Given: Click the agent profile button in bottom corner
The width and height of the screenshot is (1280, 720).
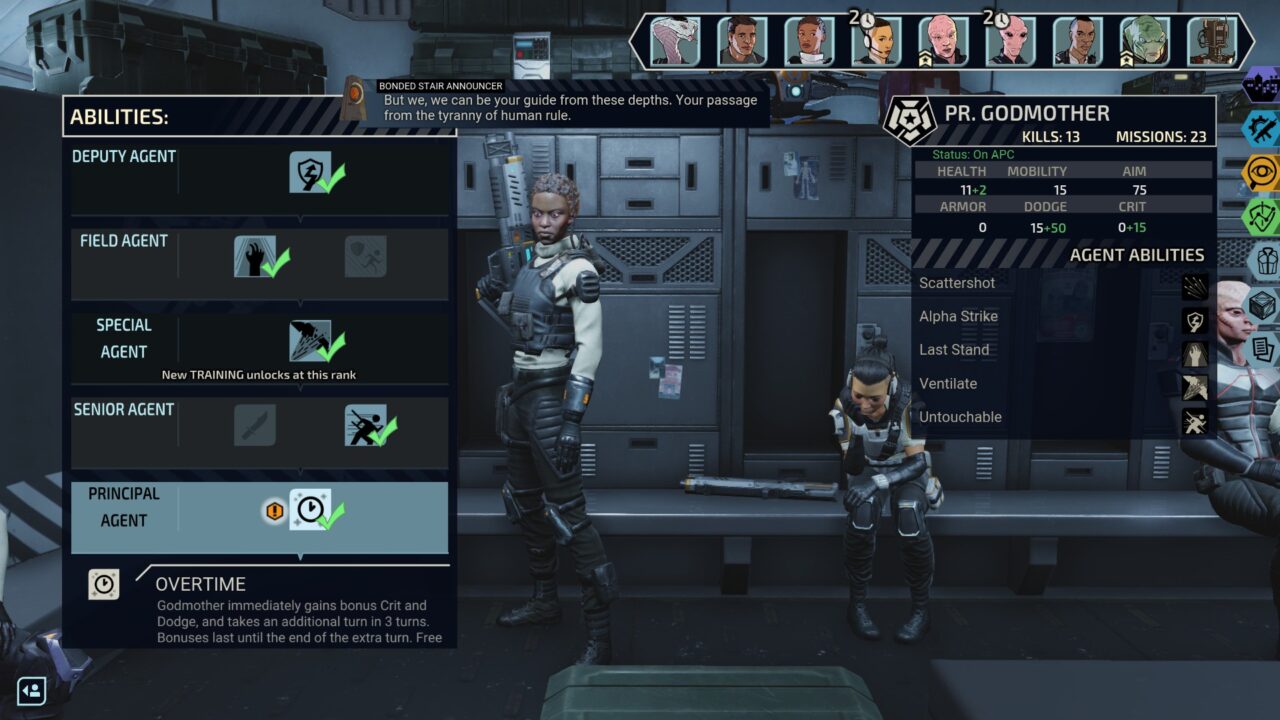Looking at the screenshot, I should 32,691.
